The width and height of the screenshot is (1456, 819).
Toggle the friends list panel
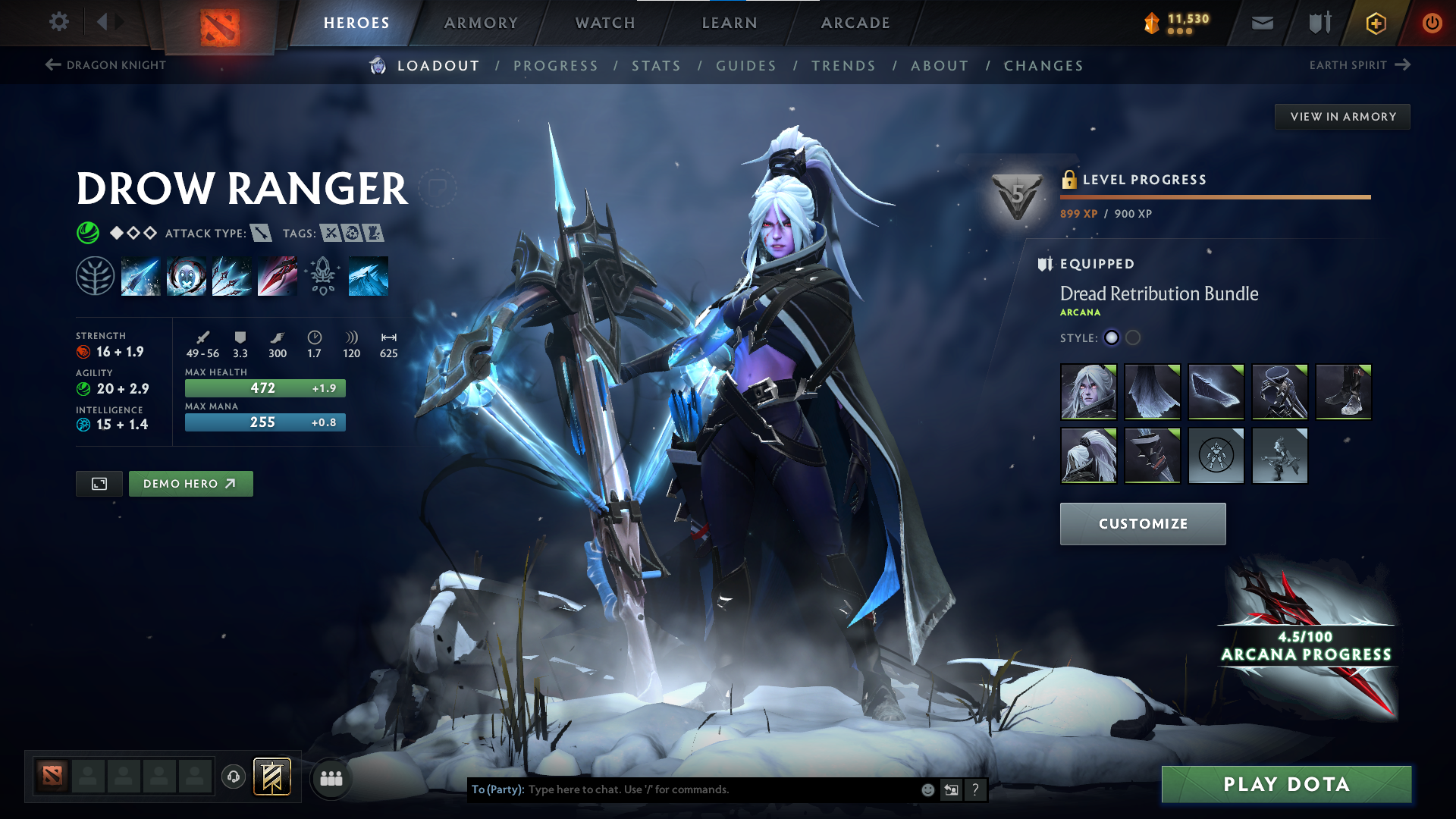331,778
